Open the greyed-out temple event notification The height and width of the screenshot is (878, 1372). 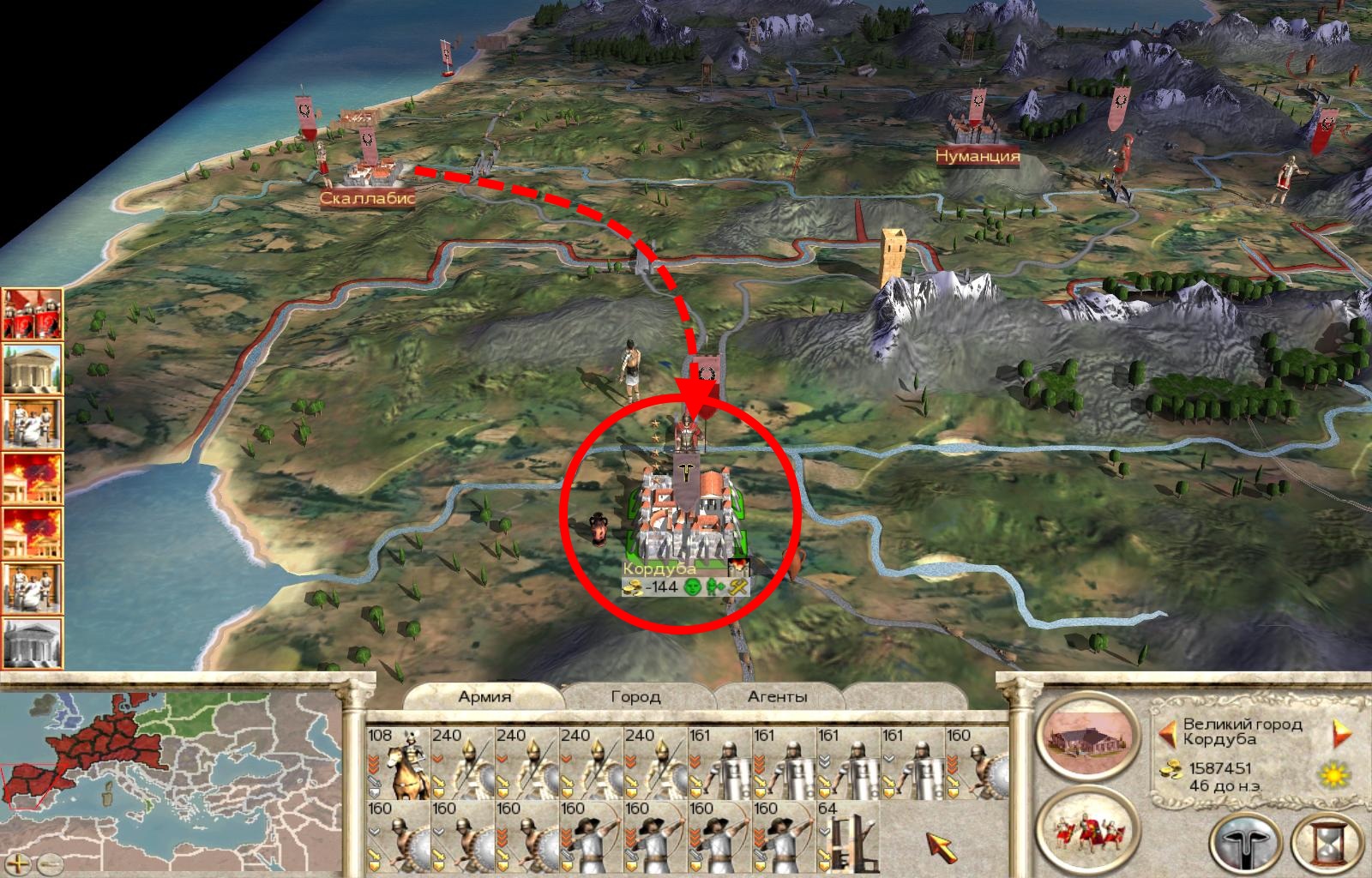point(33,640)
